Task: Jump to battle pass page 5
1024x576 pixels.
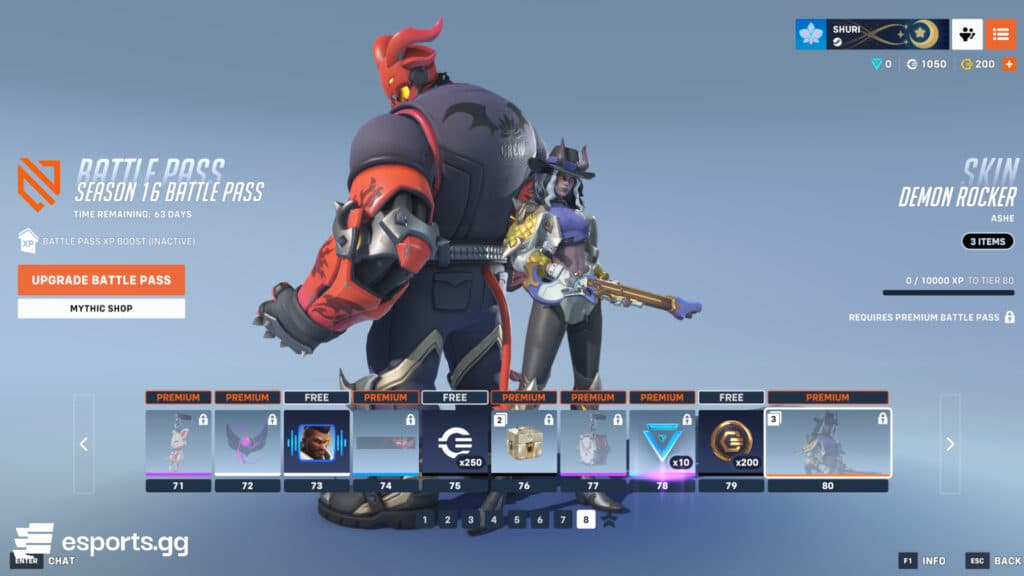Action: pyautogui.click(x=517, y=520)
